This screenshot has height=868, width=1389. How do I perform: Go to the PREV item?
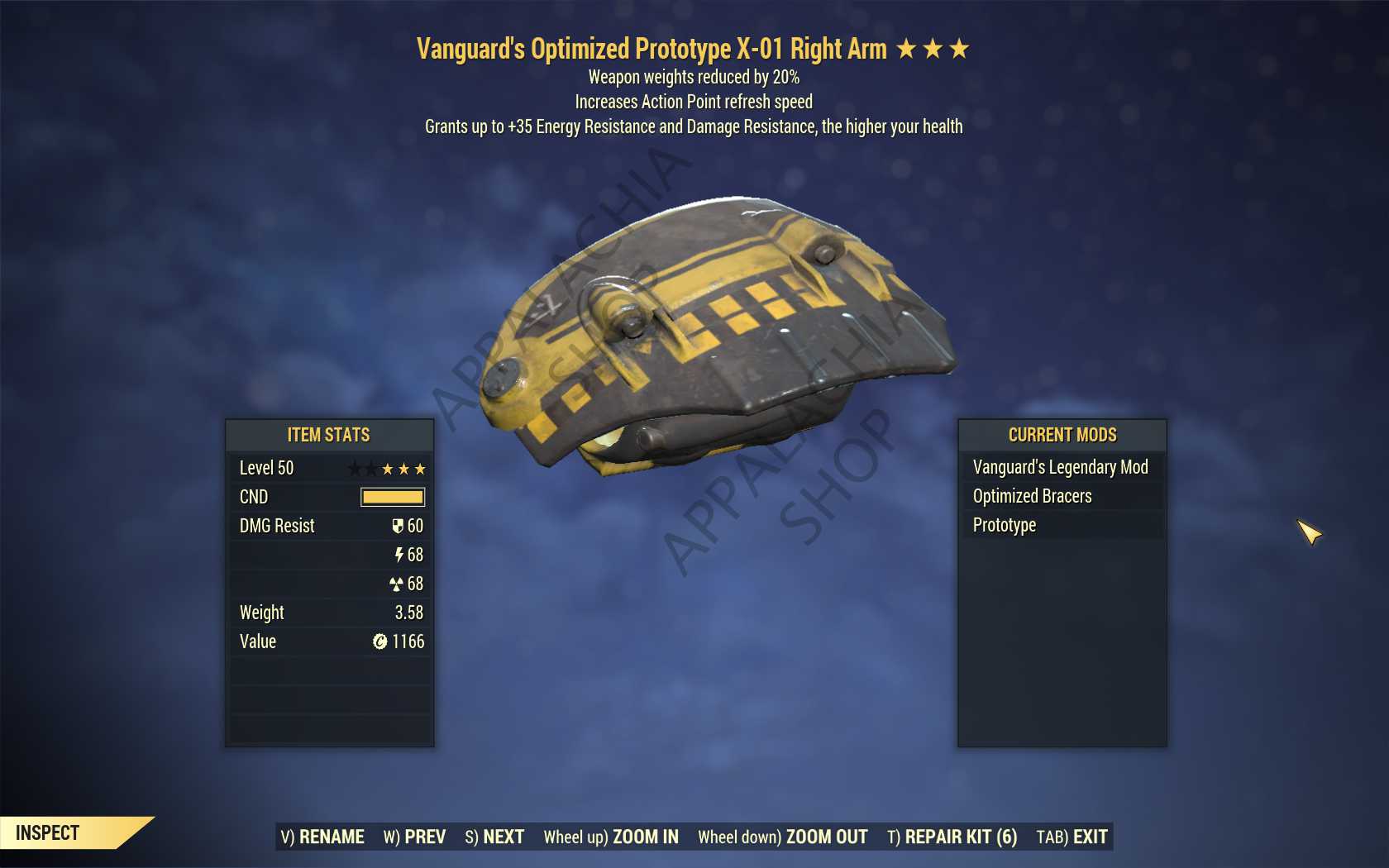[x=414, y=837]
